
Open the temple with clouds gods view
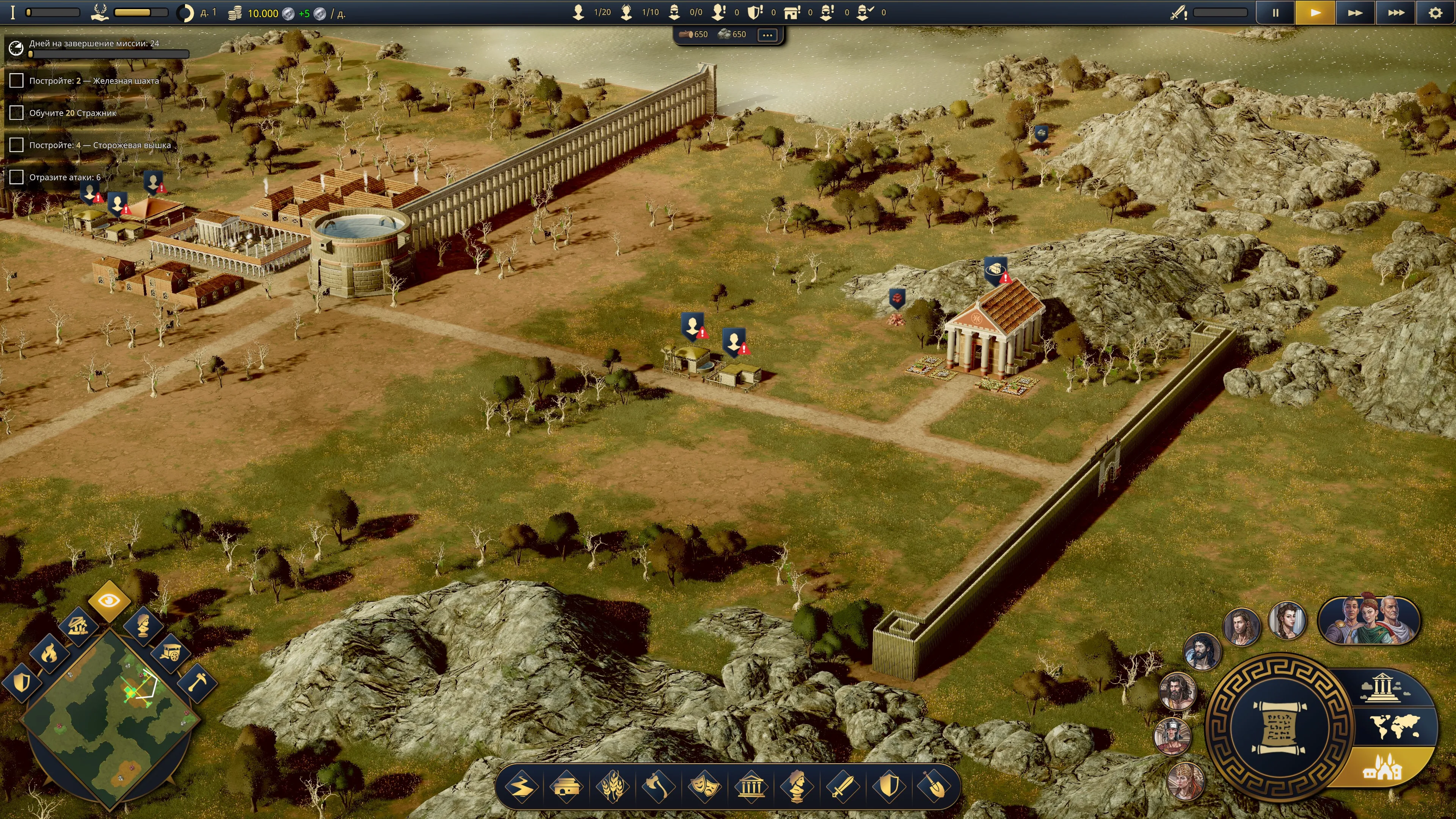click(1381, 687)
